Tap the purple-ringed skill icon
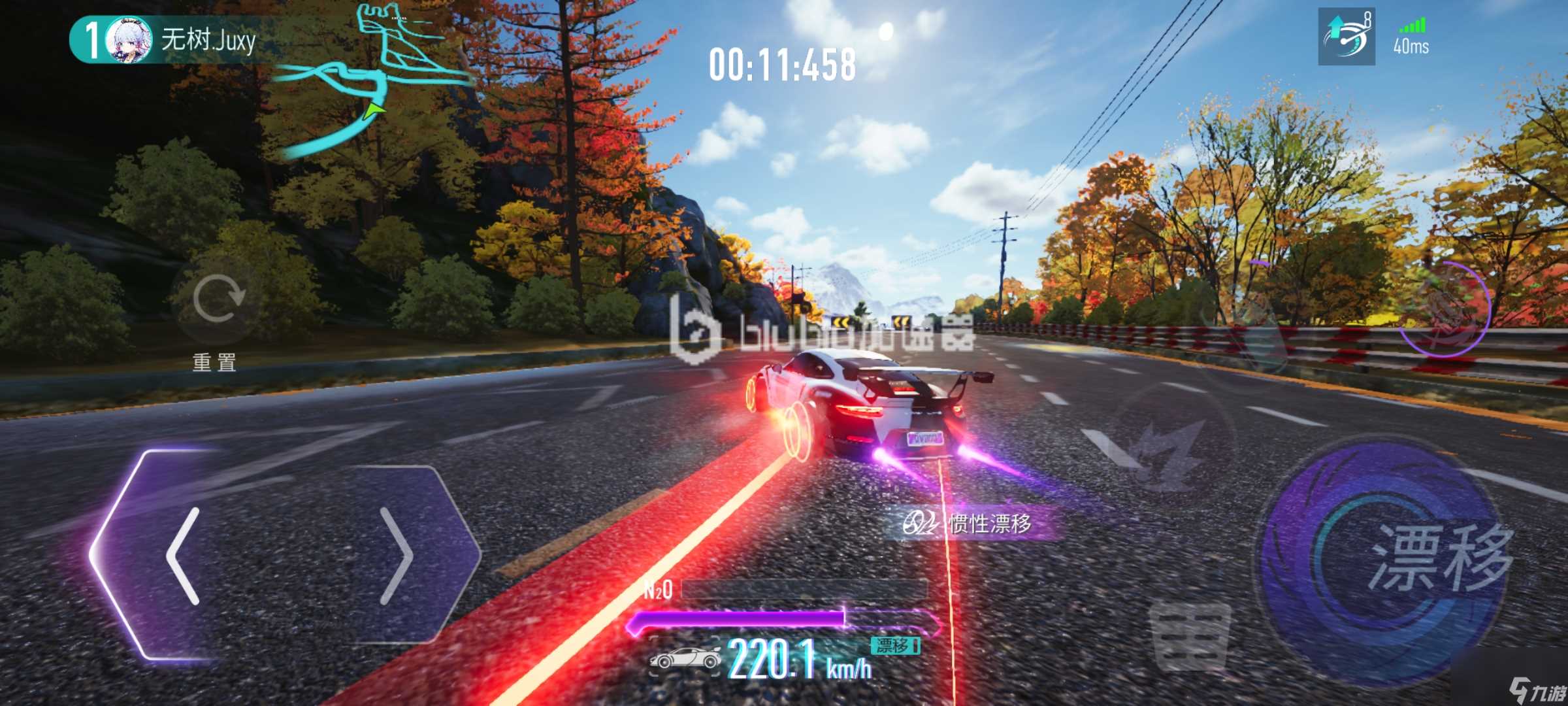The width and height of the screenshot is (1568, 706). pyautogui.click(x=1444, y=309)
